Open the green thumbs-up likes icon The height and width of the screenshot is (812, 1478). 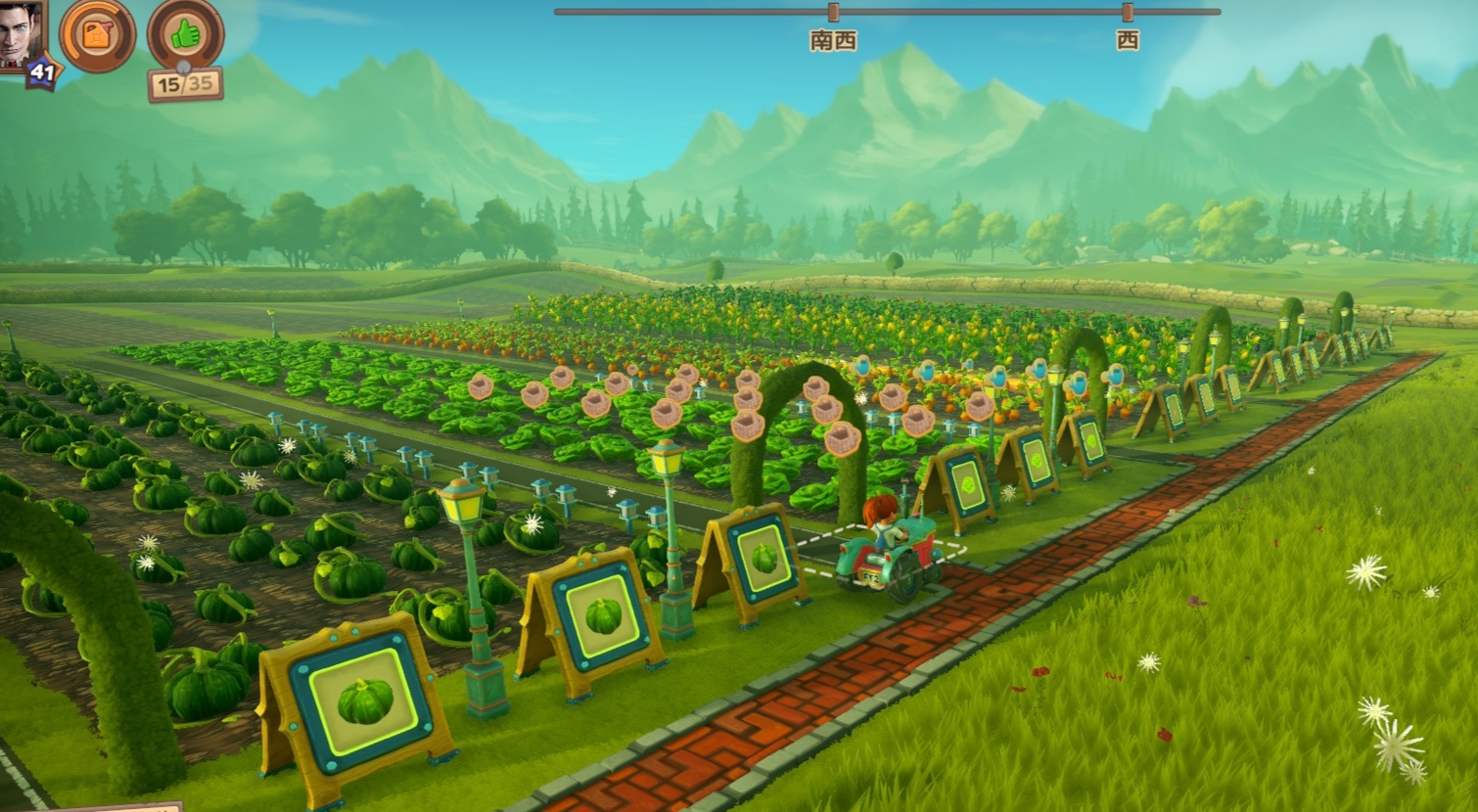point(185,36)
